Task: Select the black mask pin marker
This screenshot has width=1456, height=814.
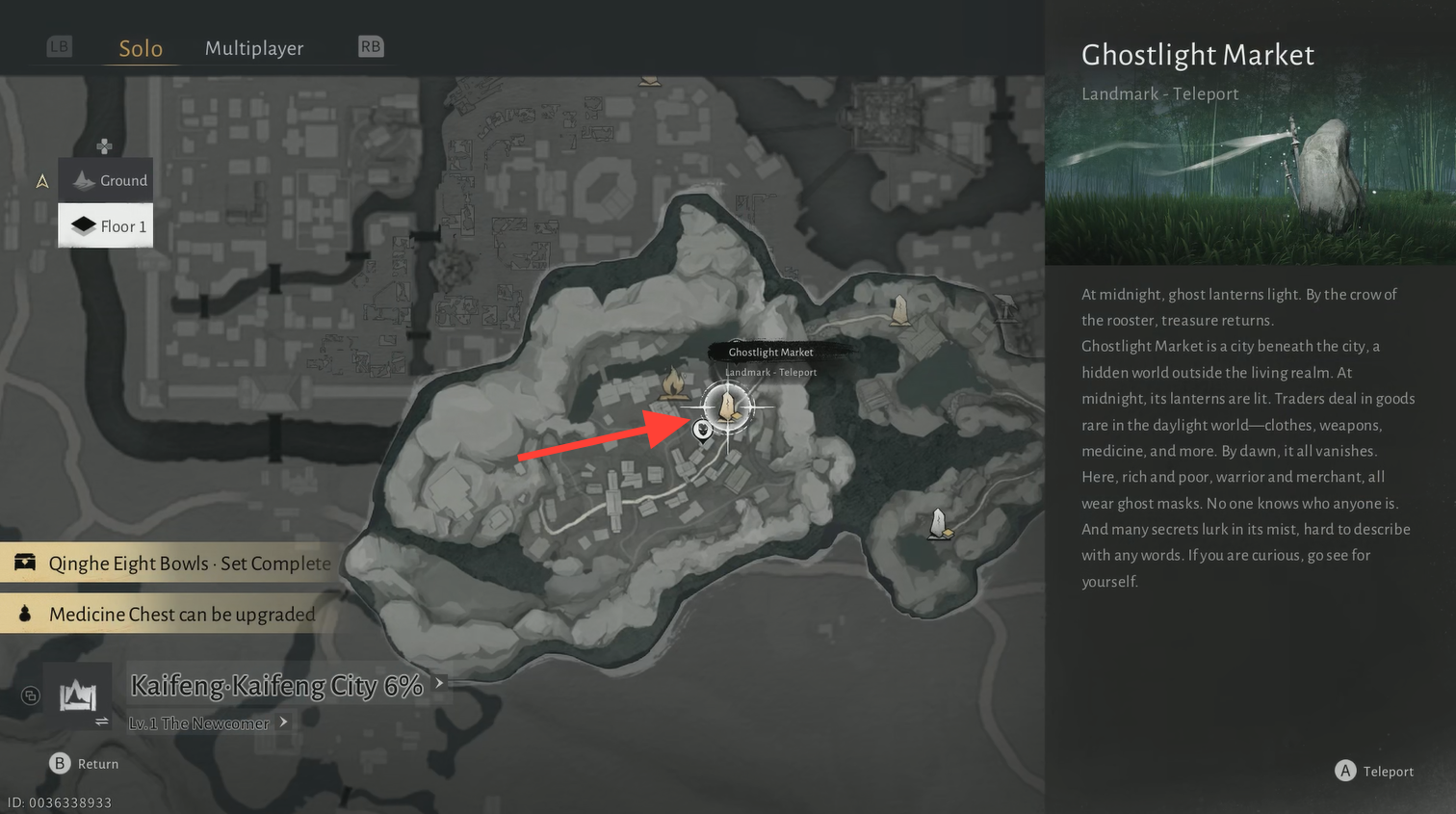Action: (703, 430)
